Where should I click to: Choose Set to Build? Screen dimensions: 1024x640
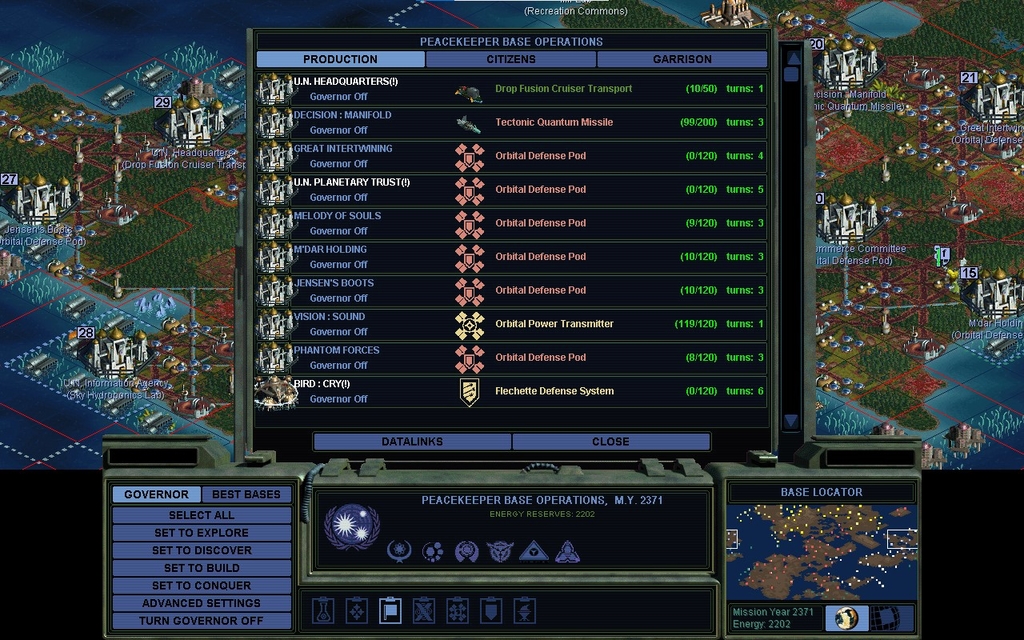[201, 568]
